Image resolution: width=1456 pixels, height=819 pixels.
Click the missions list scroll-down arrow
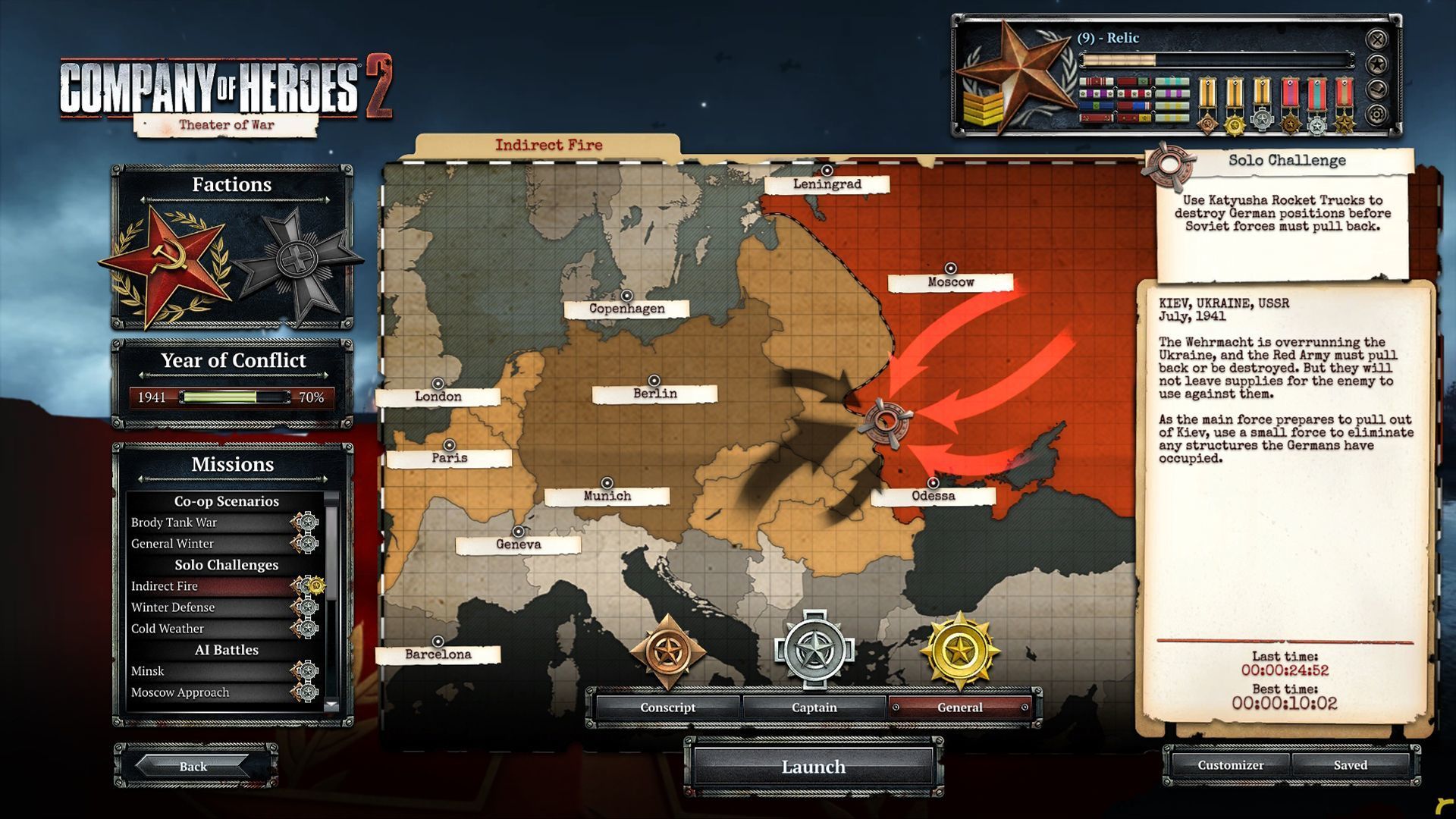[x=331, y=705]
